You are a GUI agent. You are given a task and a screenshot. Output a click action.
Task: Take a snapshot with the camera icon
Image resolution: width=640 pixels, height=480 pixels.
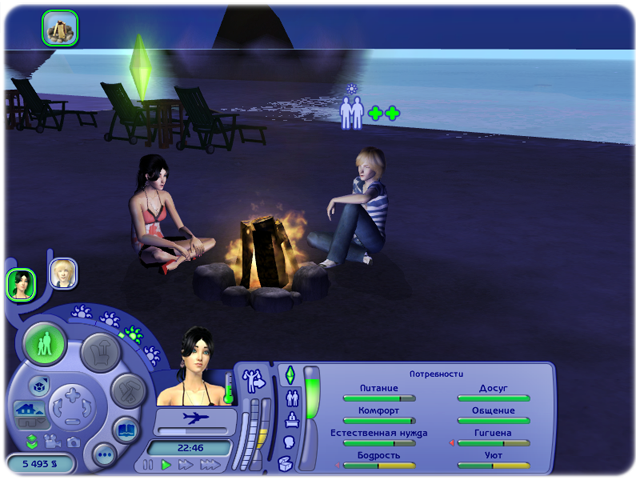[x=72, y=441]
